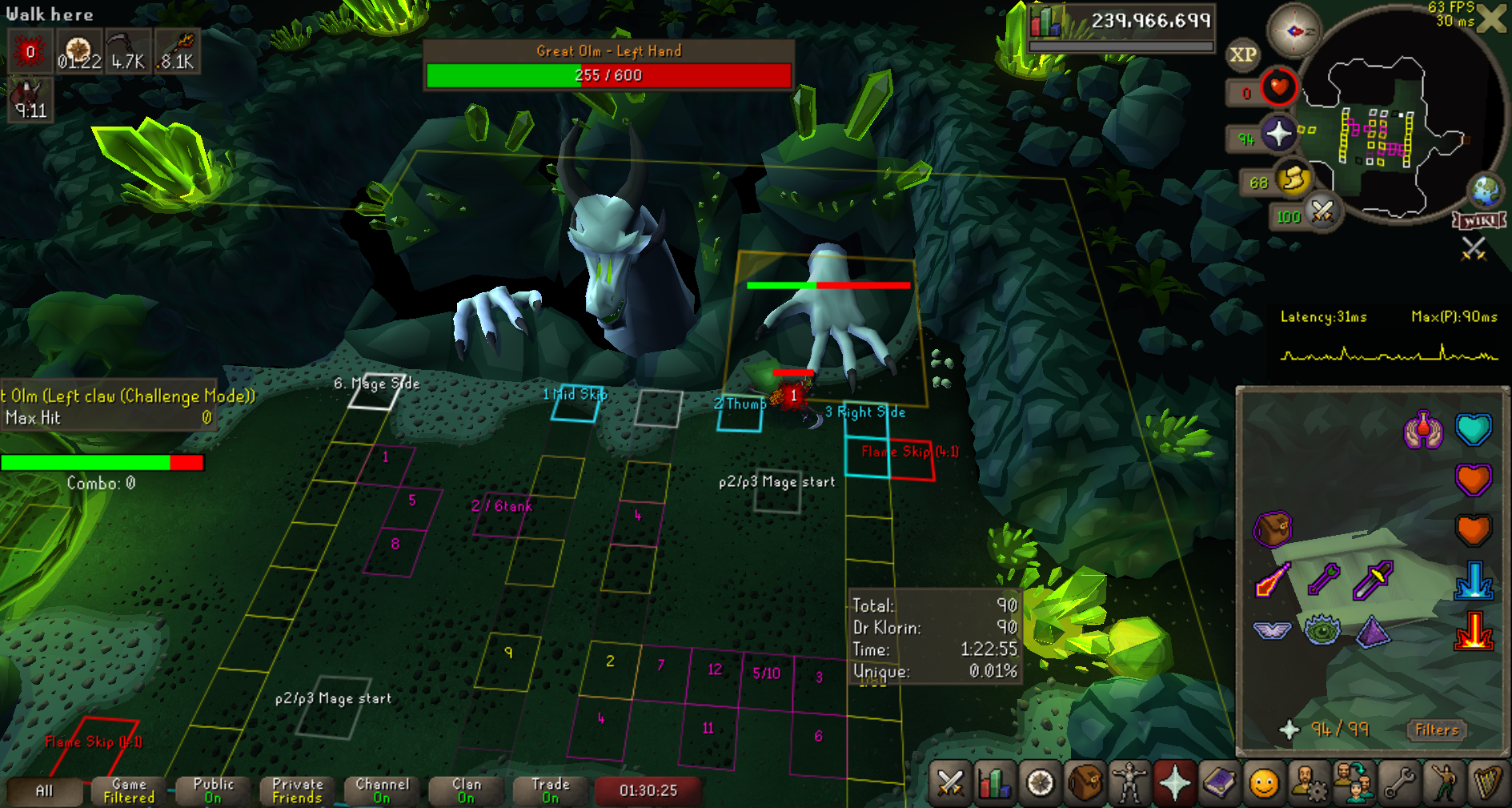This screenshot has width=1512, height=808.
Task: Open the Settings wrench tab
Action: pos(1399,782)
